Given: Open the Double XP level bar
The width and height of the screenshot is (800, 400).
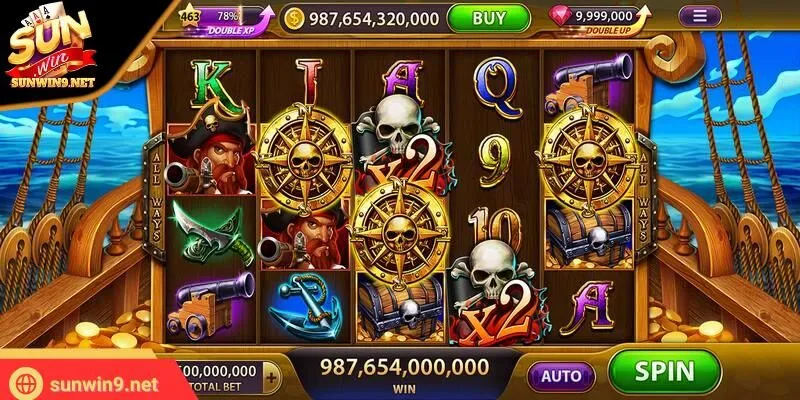Looking at the screenshot, I should click(x=225, y=18).
